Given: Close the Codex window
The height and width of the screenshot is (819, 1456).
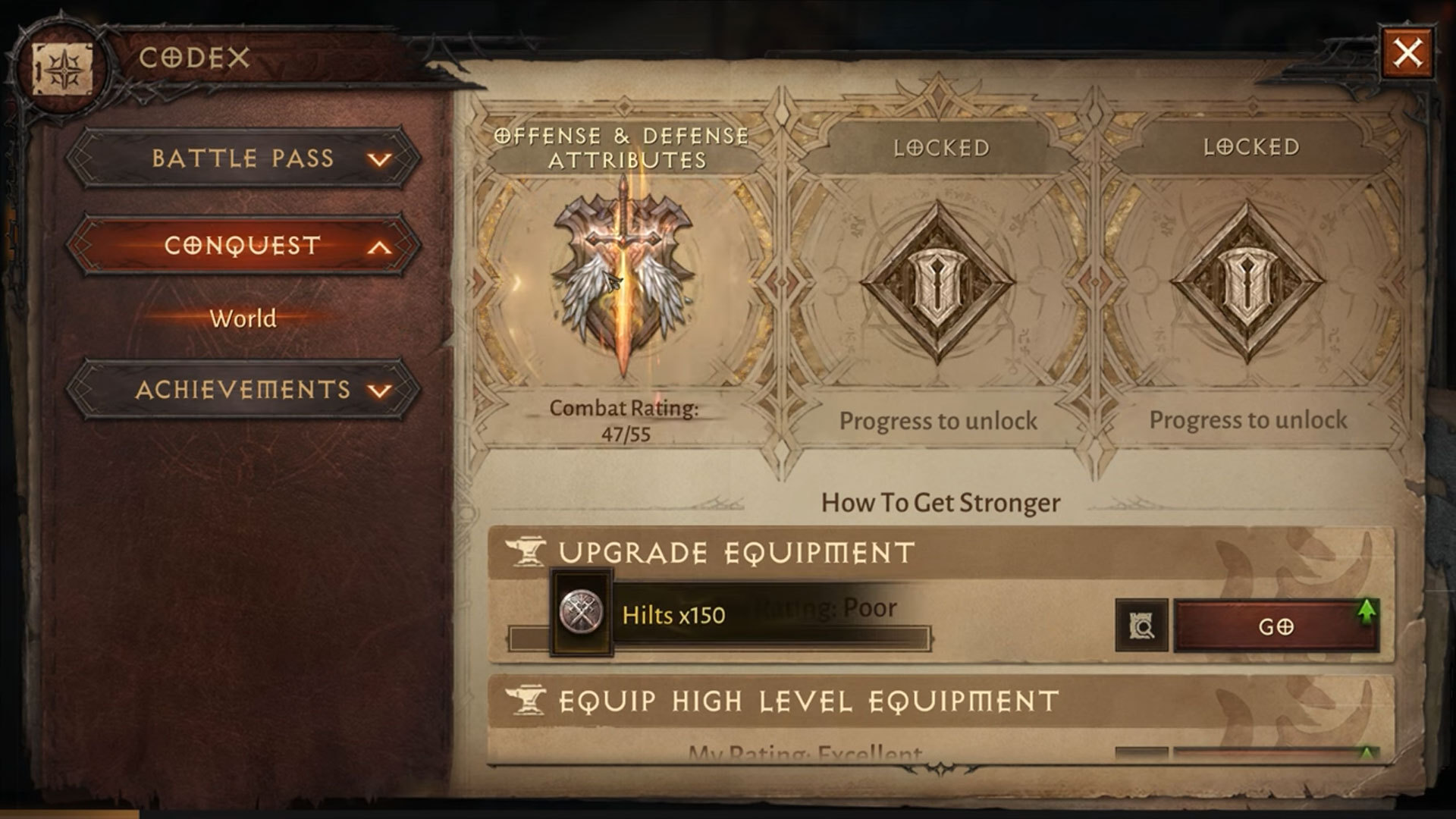Looking at the screenshot, I should (x=1407, y=53).
